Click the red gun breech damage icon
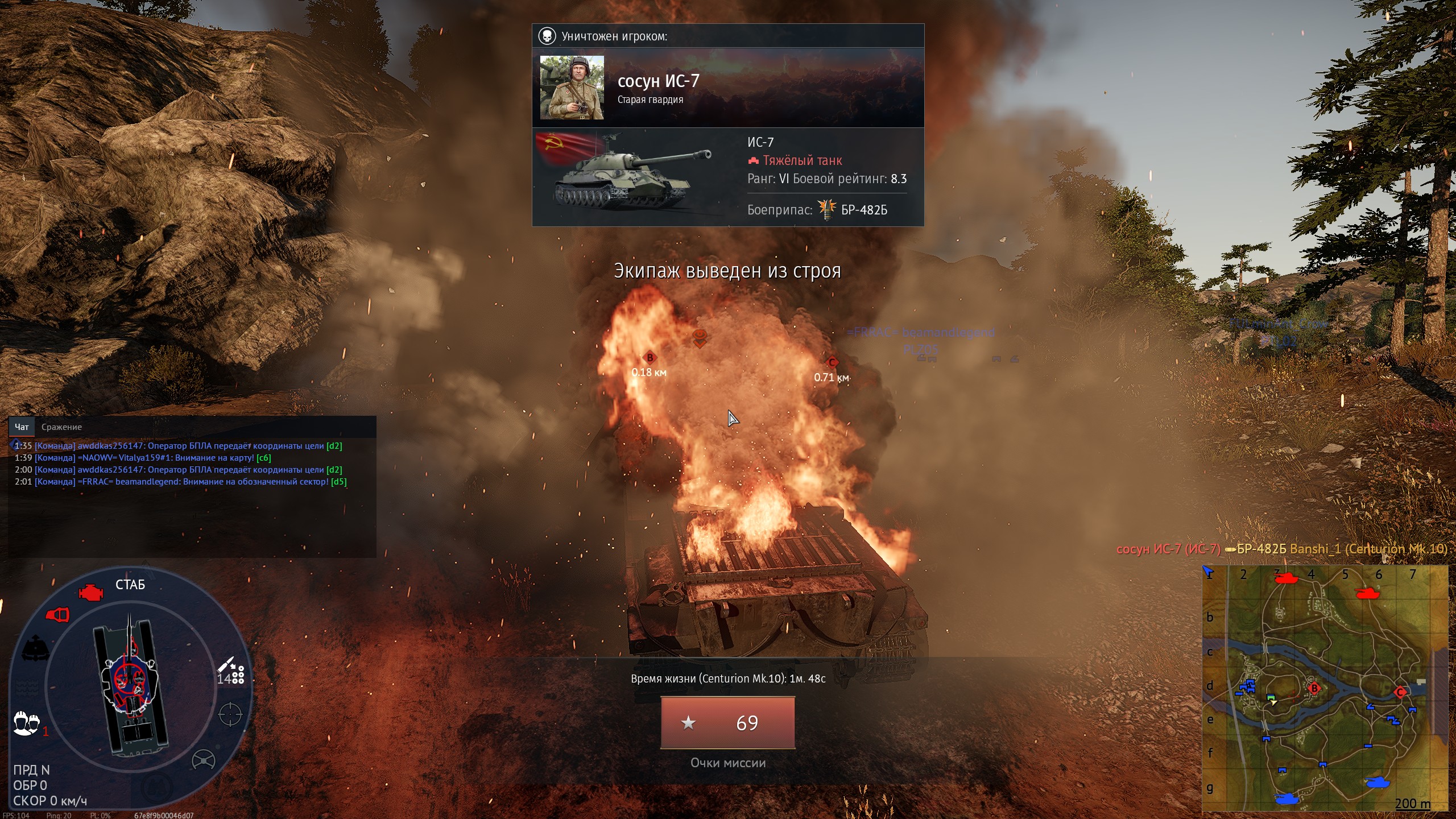The height and width of the screenshot is (819, 1456). (x=57, y=615)
